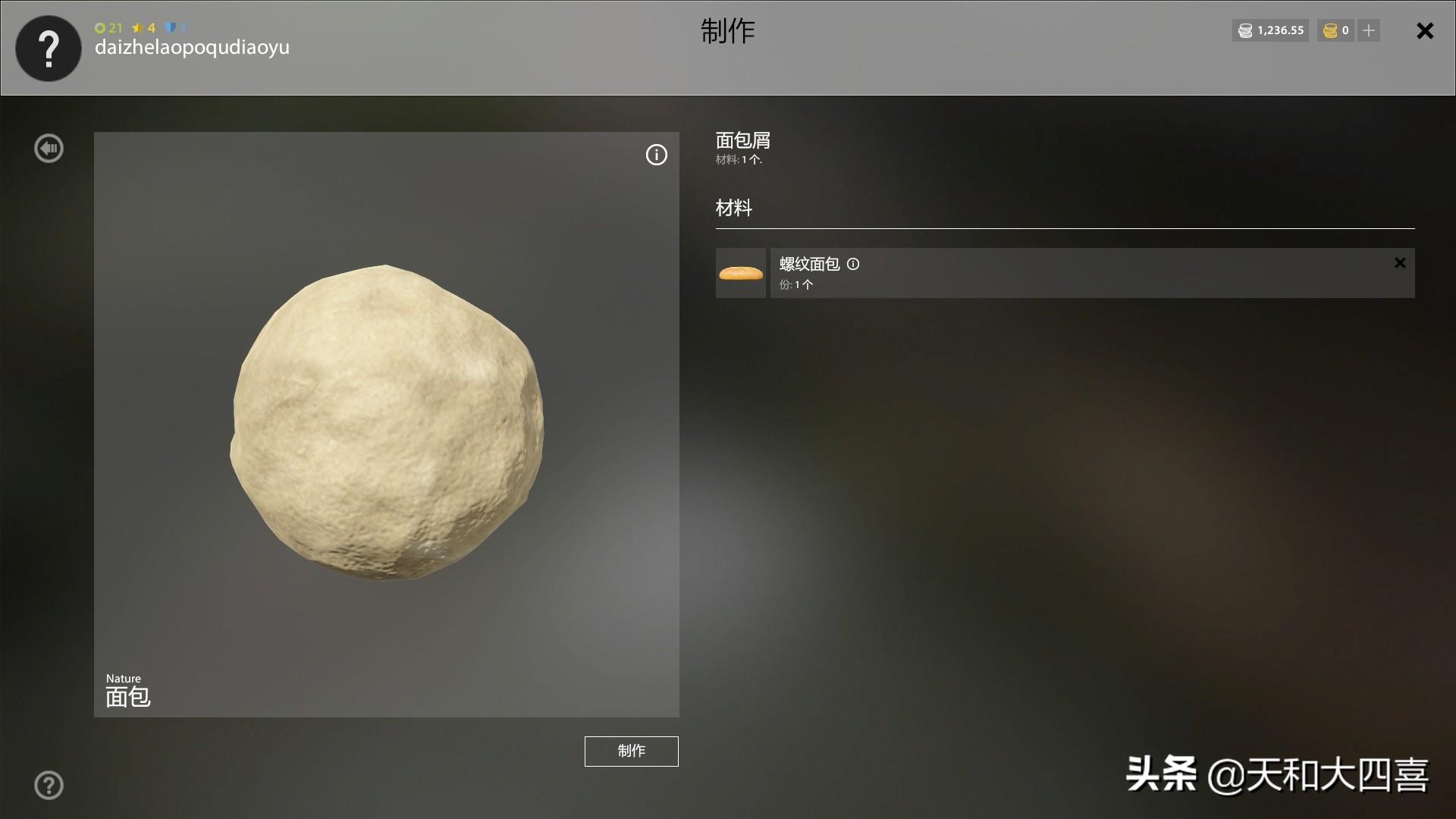Select the baguette ingredient thumbnail
The width and height of the screenshot is (1456, 819).
coord(741,273)
